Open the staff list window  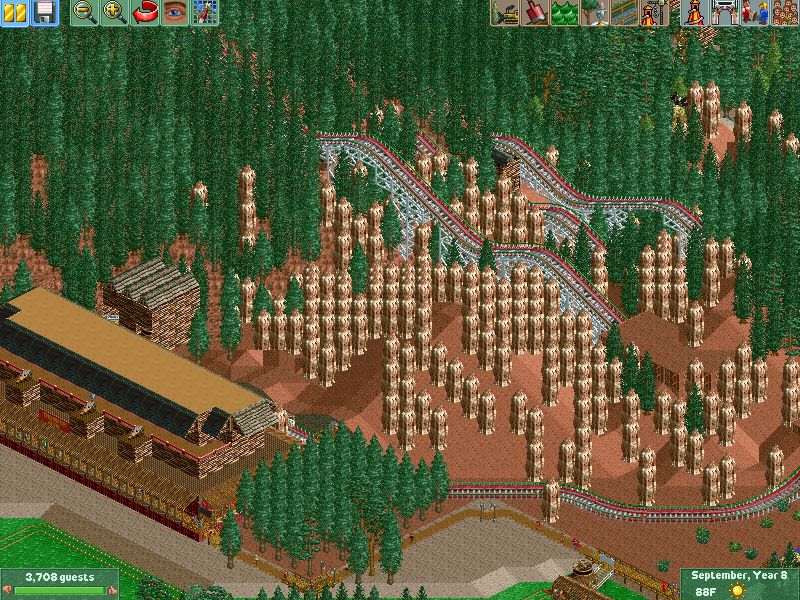pos(752,12)
